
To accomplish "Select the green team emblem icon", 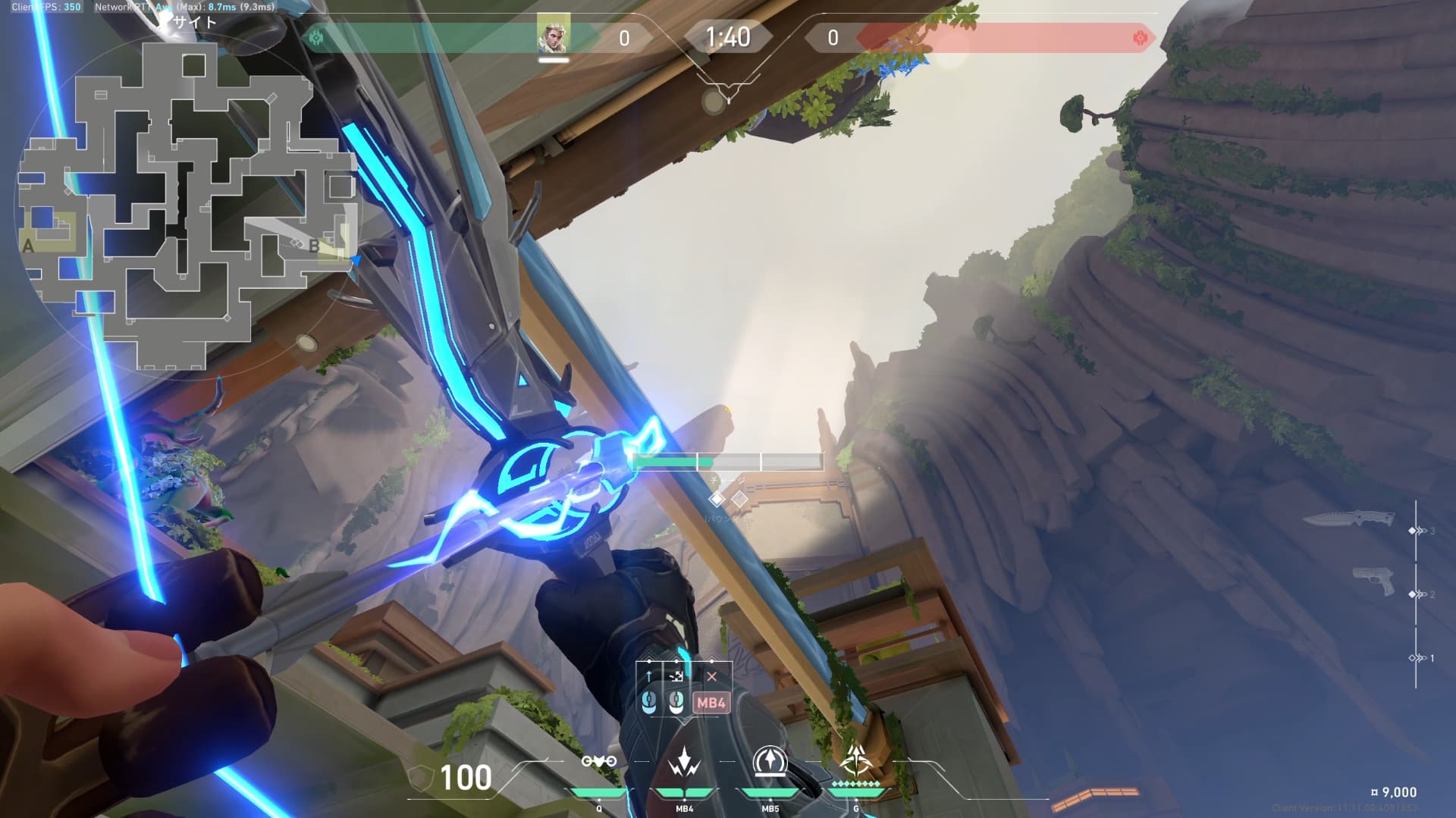I will click(316, 37).
